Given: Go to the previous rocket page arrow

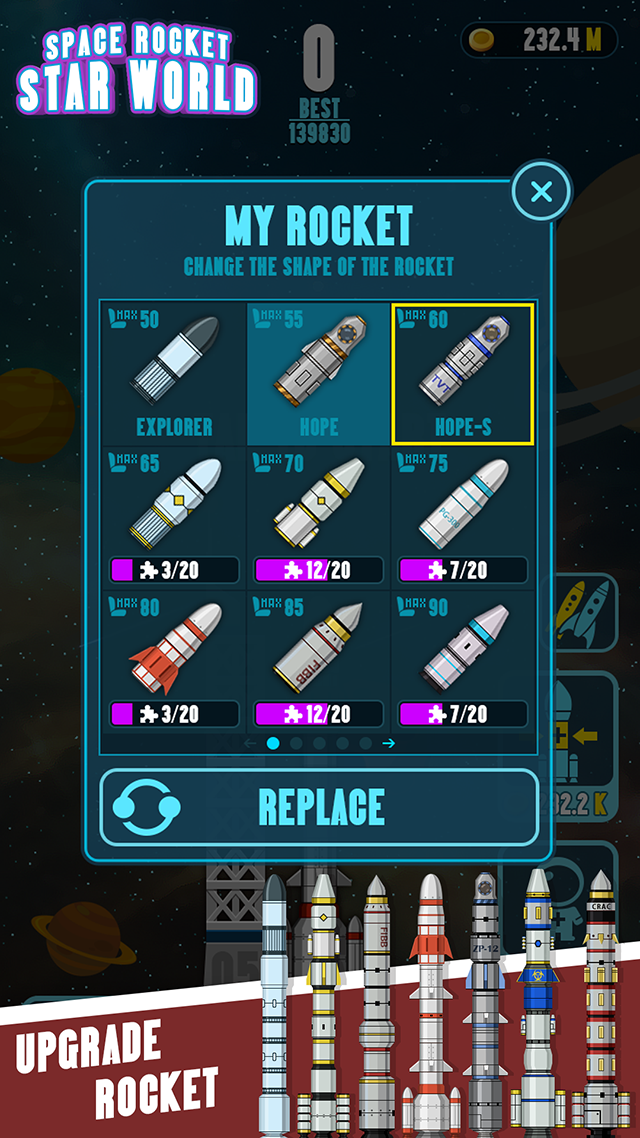Looking at the screenshot, I should (x=250, y=743).
